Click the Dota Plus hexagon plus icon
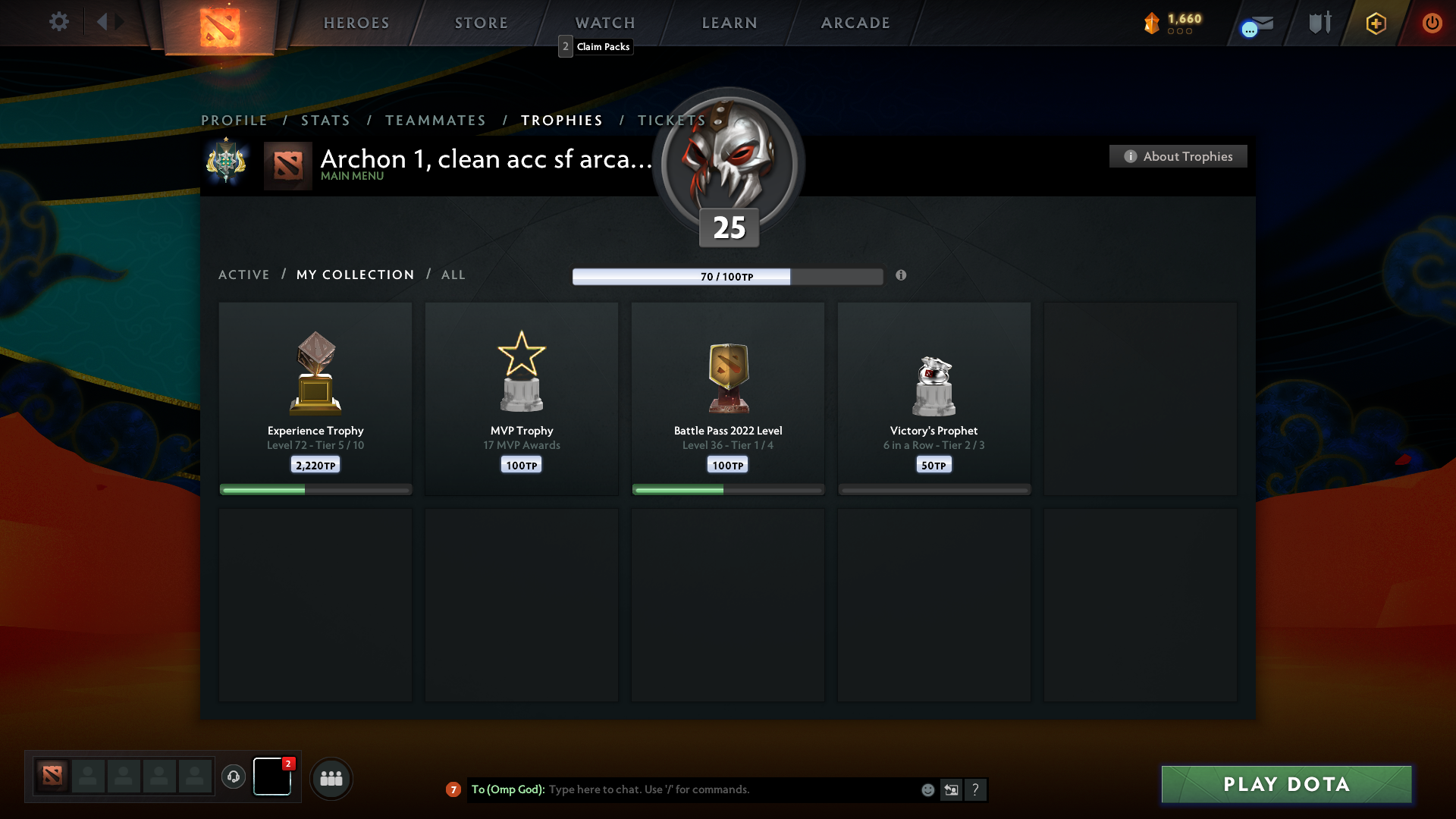Viewport: 1456px width, 819px height. [x=1375, y=24]
